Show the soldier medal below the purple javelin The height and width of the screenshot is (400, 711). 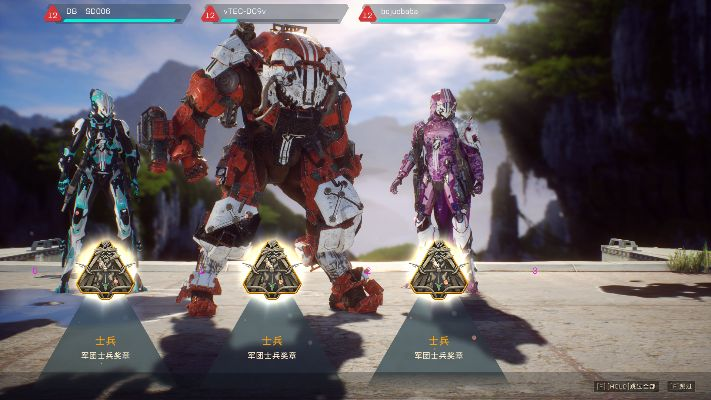438,270
